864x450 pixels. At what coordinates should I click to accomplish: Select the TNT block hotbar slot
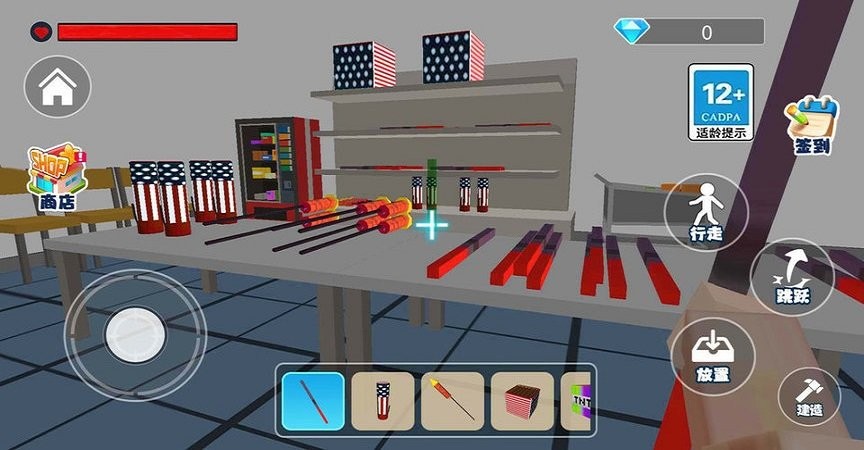(x=579, y=400)
